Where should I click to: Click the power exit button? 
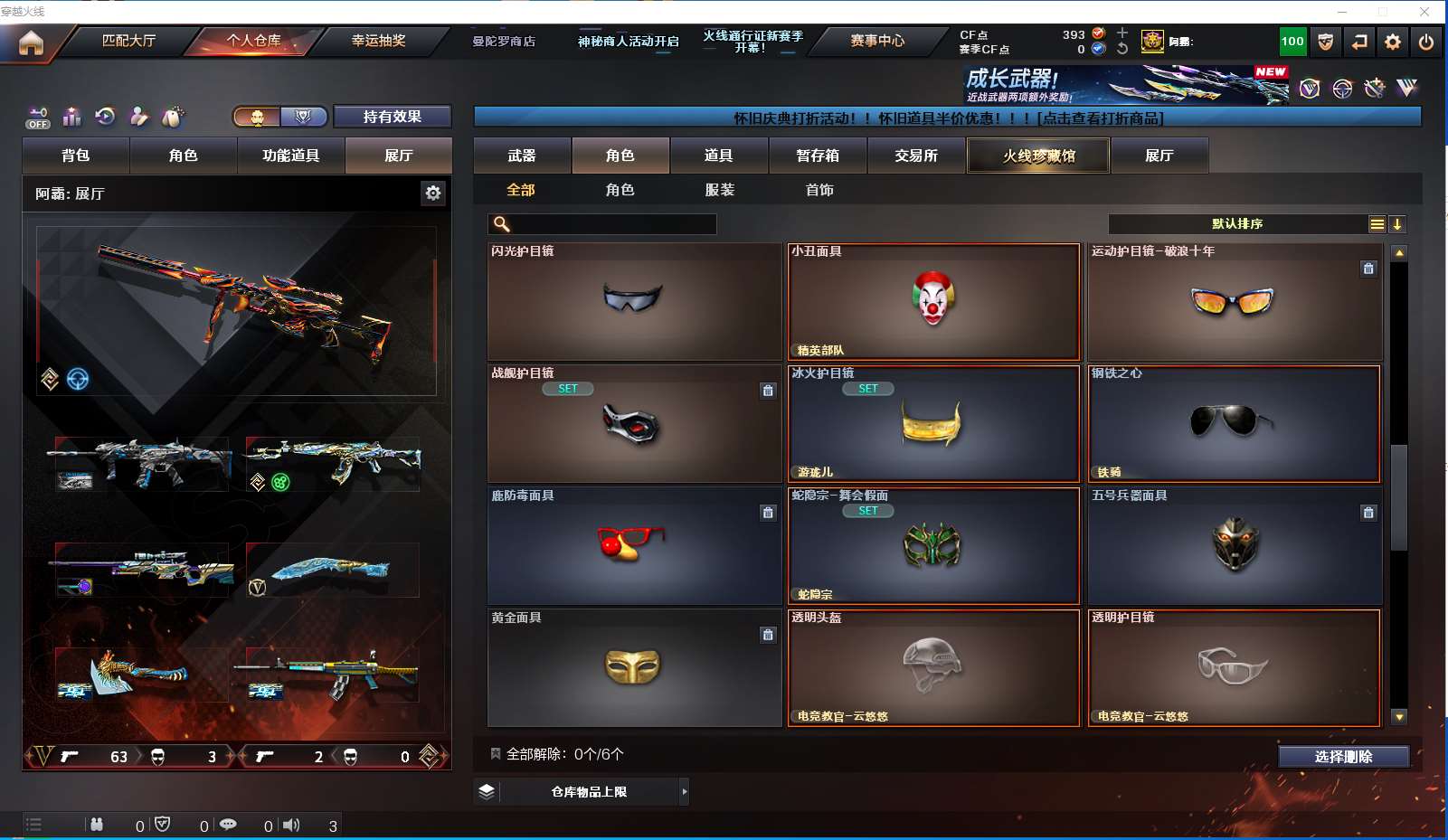1425,42
